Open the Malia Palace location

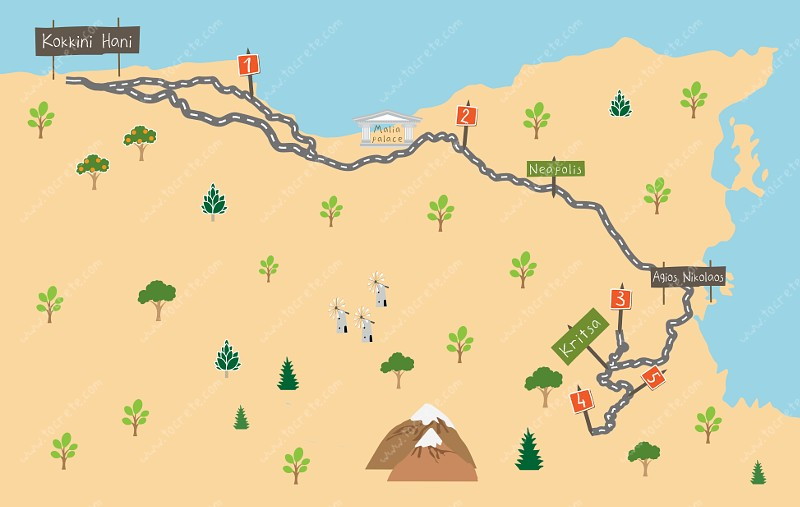388,130
